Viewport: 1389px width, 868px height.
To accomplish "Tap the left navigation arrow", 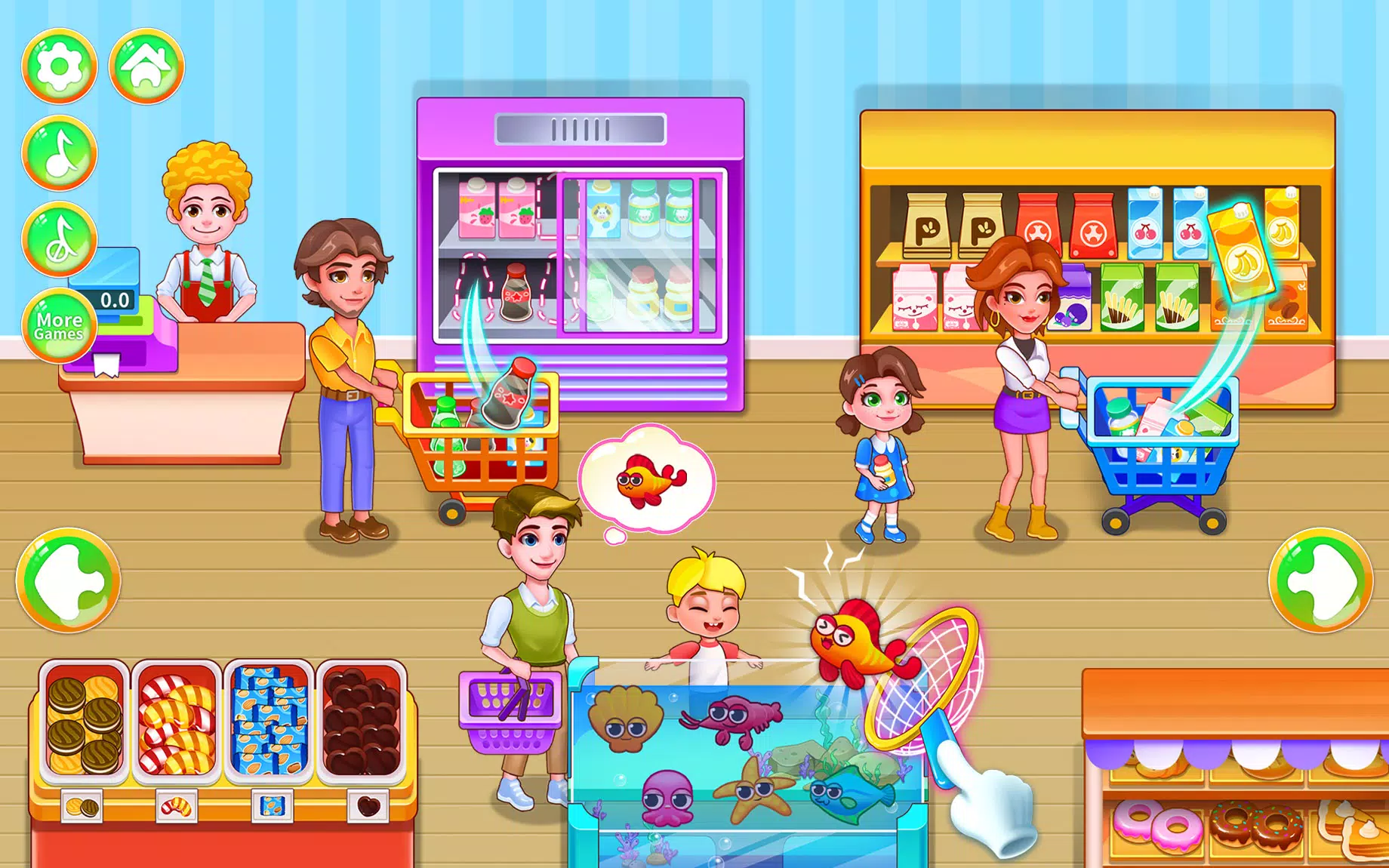I will (68, 581).
